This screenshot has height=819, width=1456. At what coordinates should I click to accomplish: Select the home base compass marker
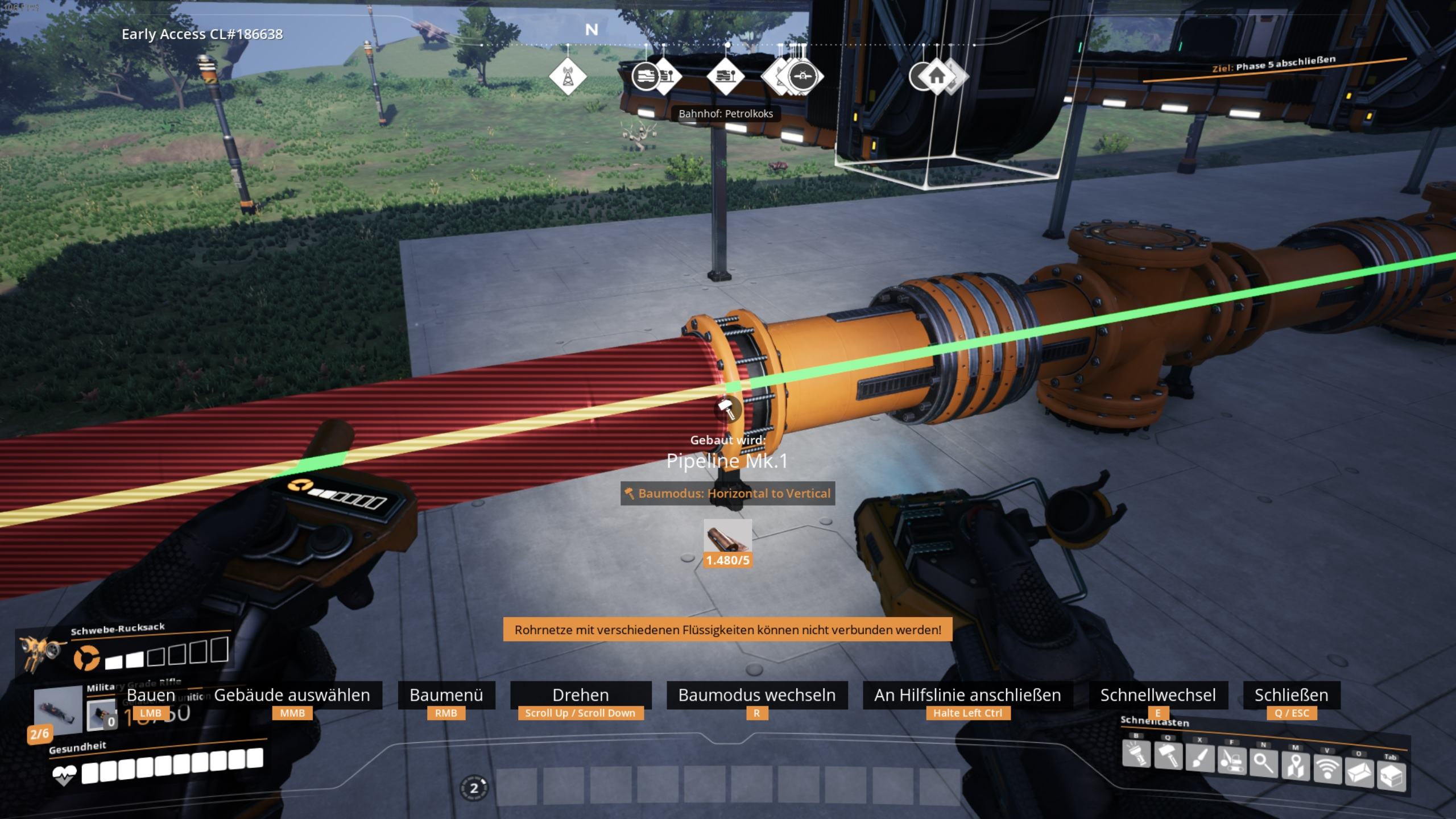(x=937, y=76)
